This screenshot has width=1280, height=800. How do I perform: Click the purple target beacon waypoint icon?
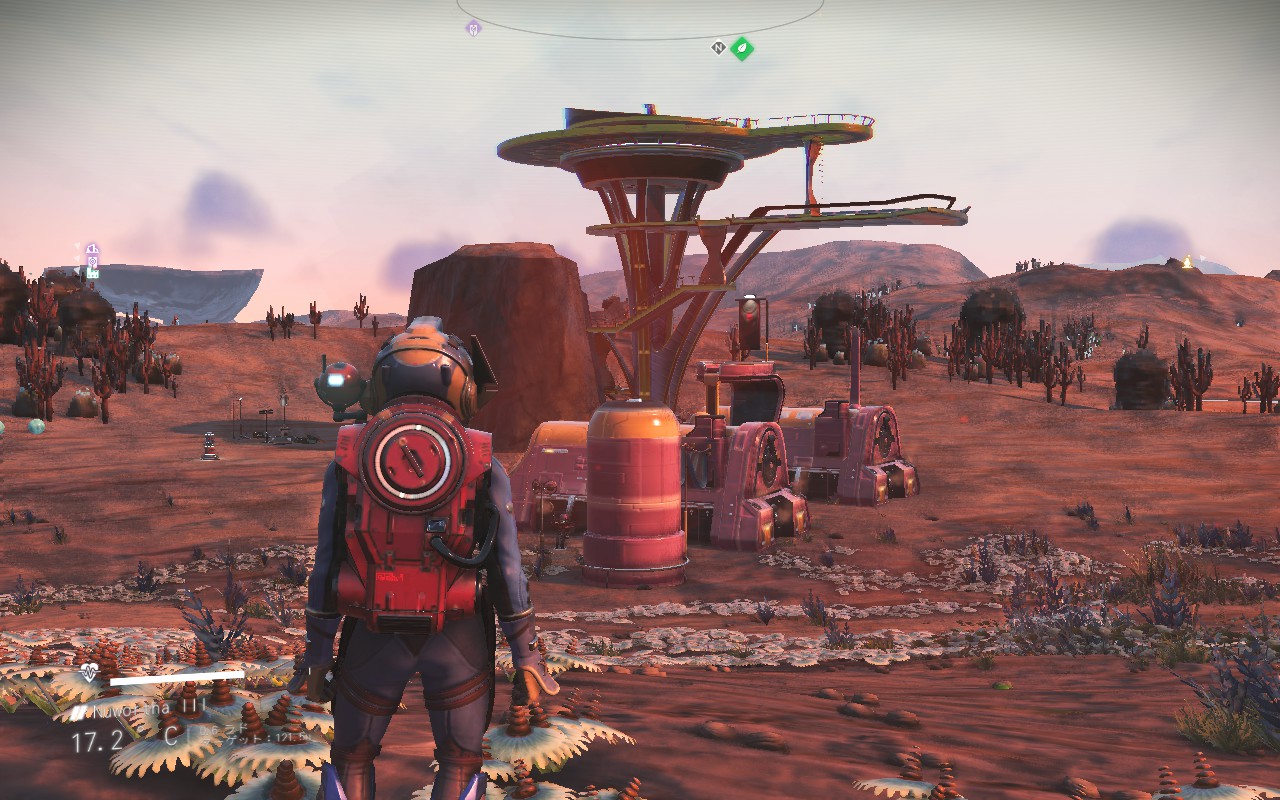click(x=92, y=261)
